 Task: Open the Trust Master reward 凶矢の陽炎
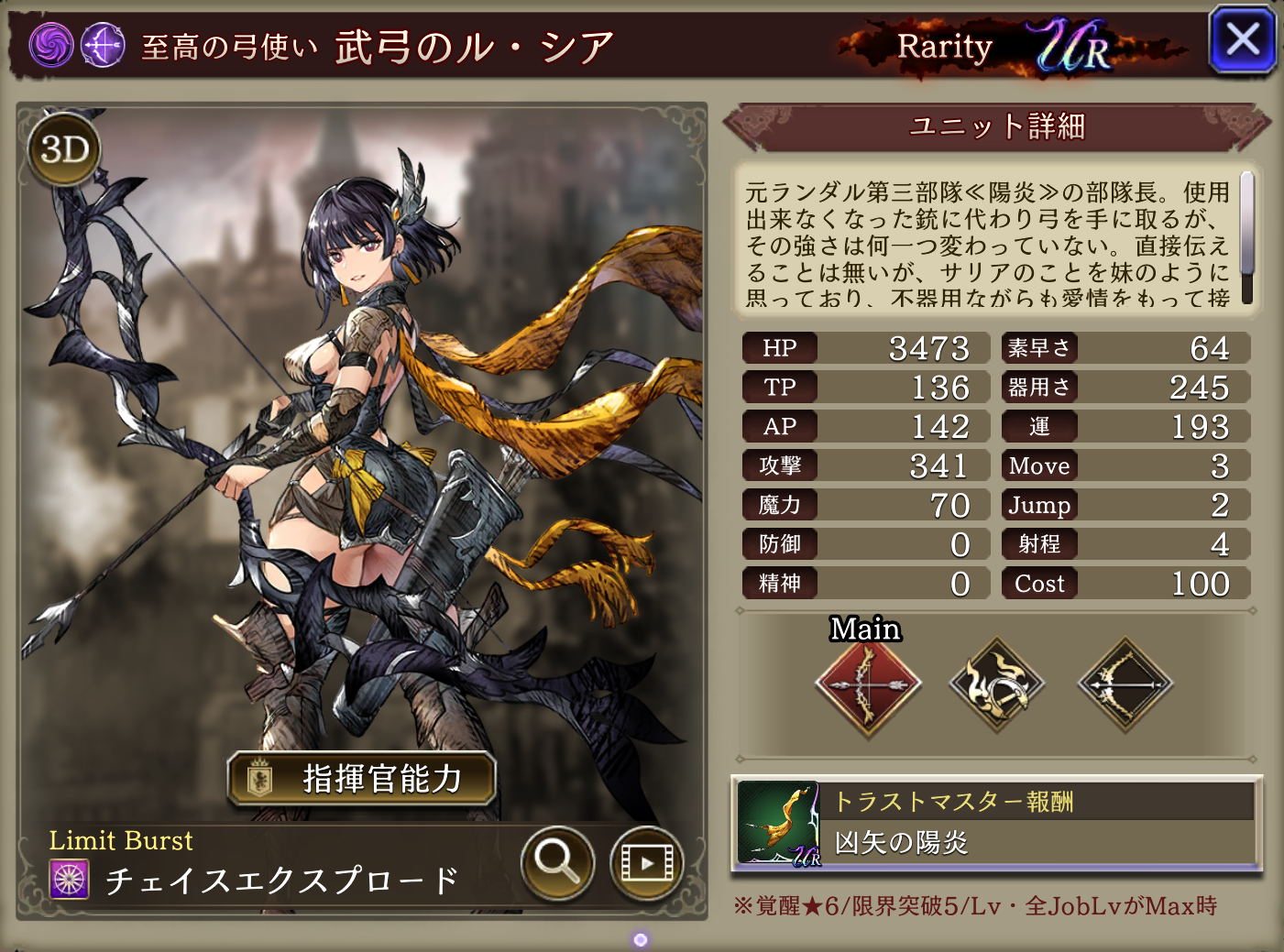click(996, 824)
